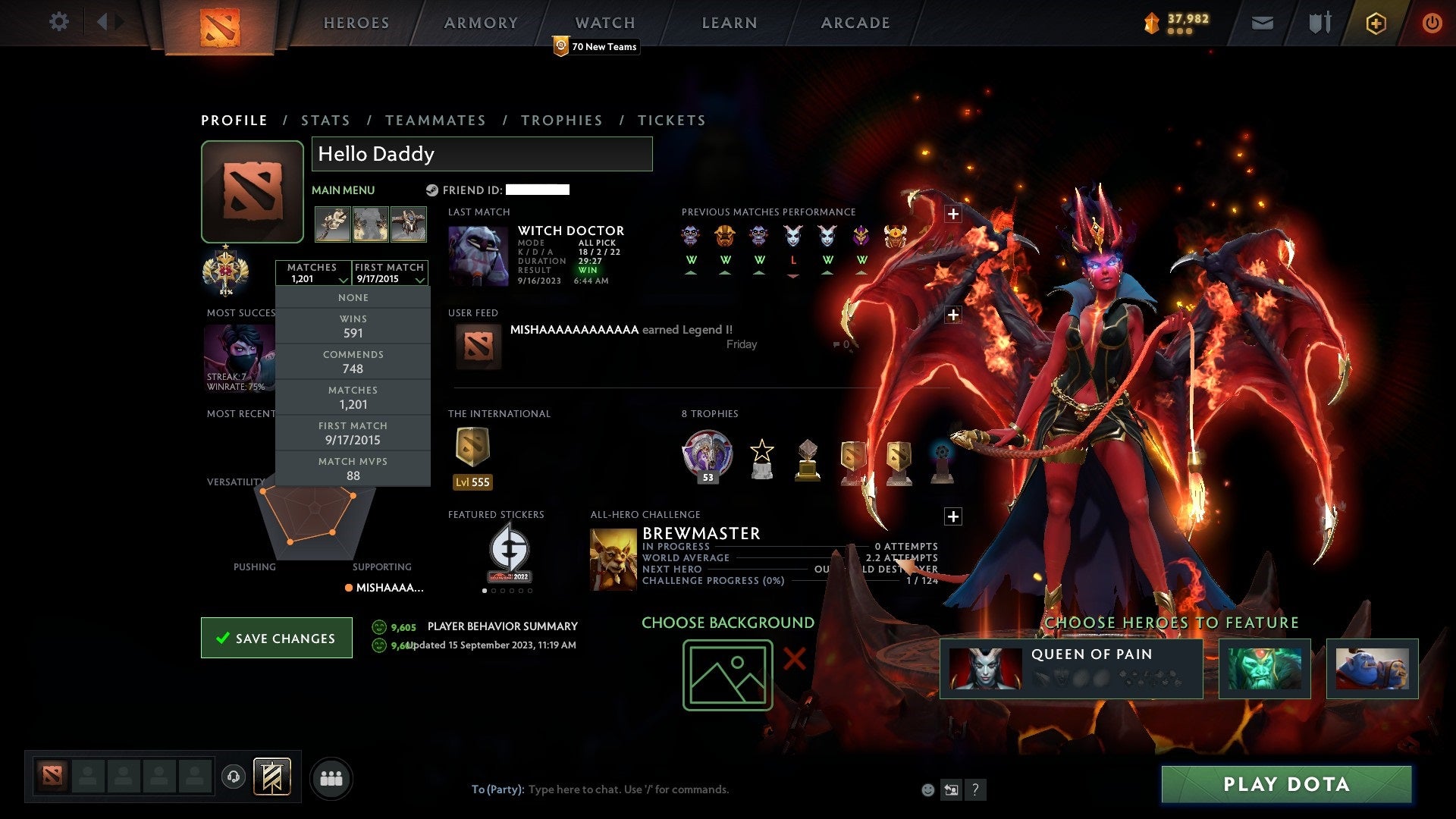Select the Learn menu
This screenshot has width=1456, height=819.
point(729,23)
